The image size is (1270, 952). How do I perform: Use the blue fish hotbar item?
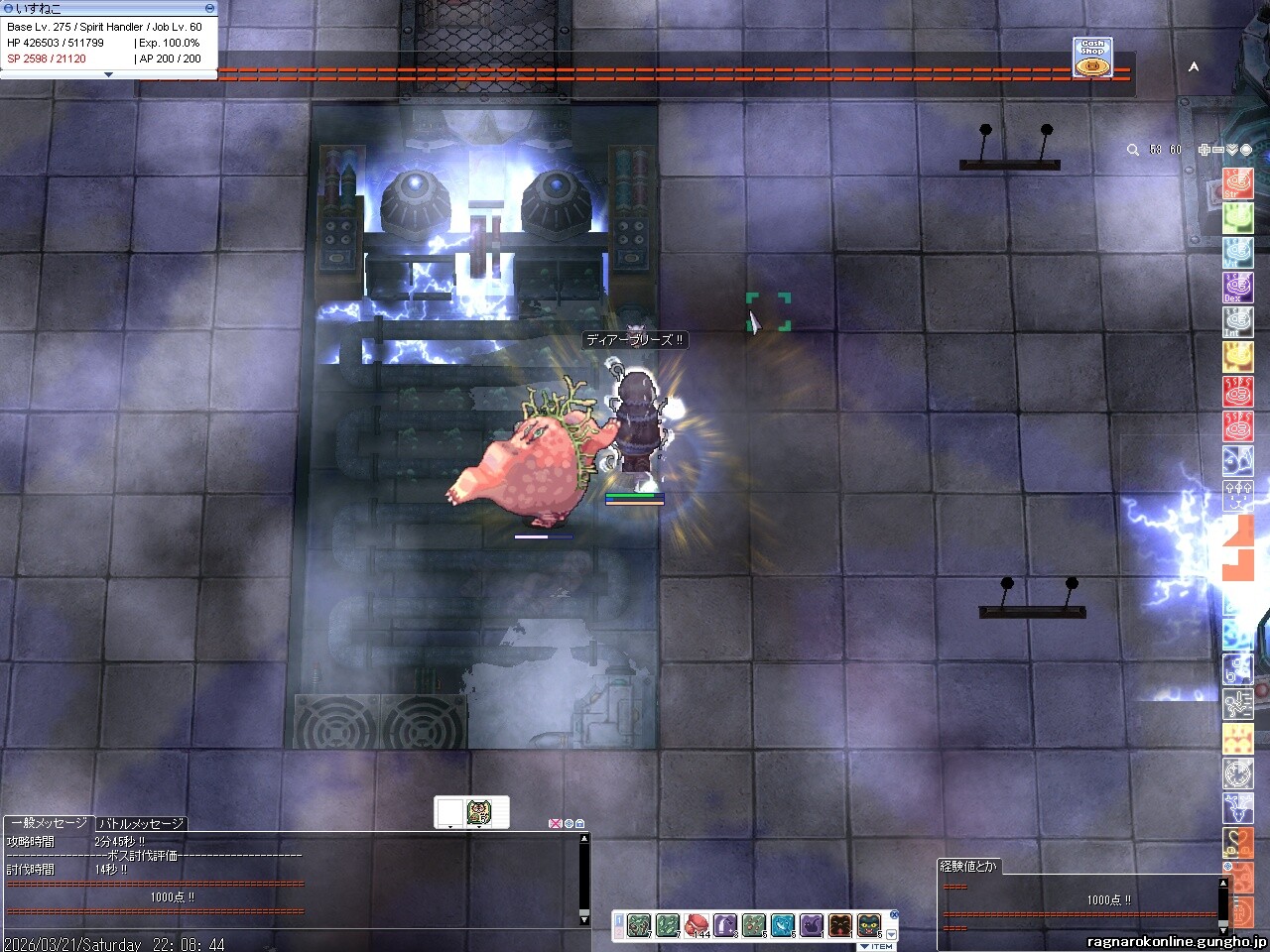tap(783, 925)
